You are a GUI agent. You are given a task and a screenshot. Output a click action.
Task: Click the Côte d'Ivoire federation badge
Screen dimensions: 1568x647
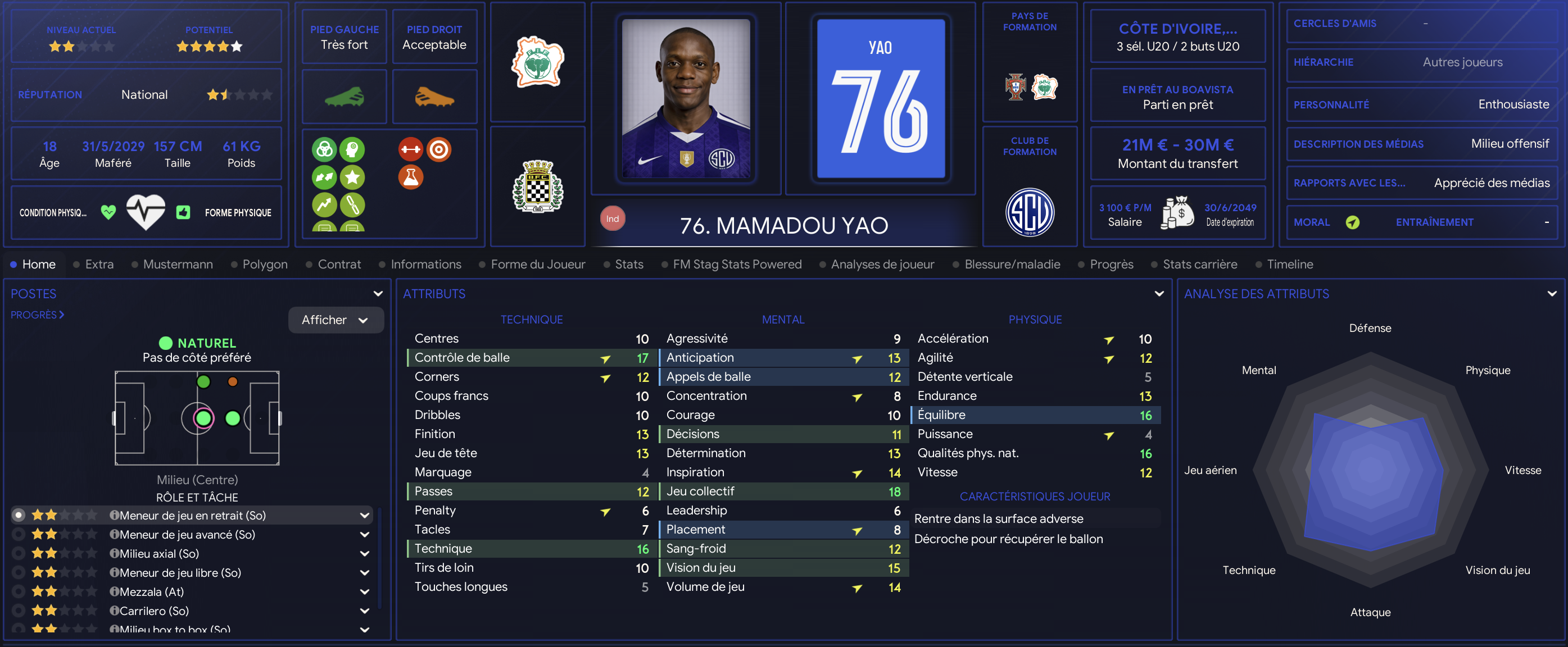click(x=537, y=62)
